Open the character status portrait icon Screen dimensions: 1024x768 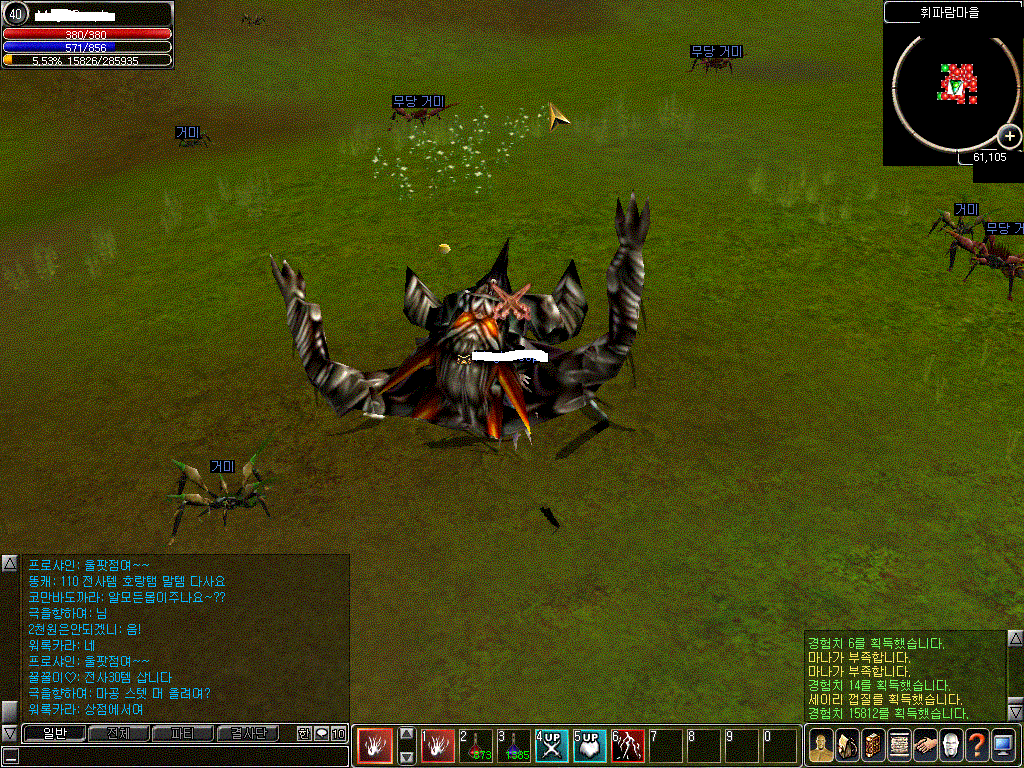[821, 745]
